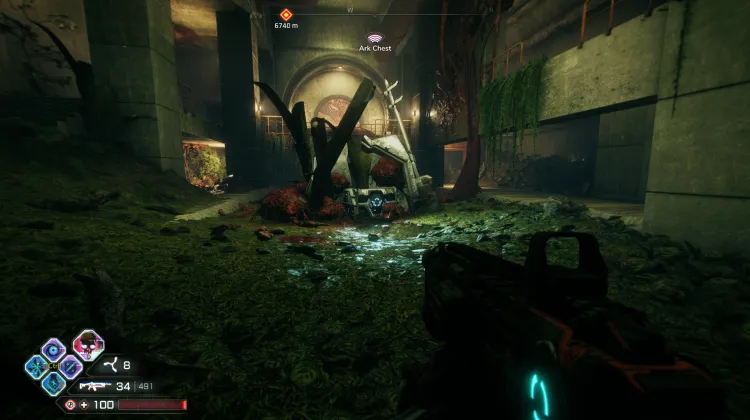Click the orange objective marker on the compass
The image size is (750, 420).
point(286,14)
